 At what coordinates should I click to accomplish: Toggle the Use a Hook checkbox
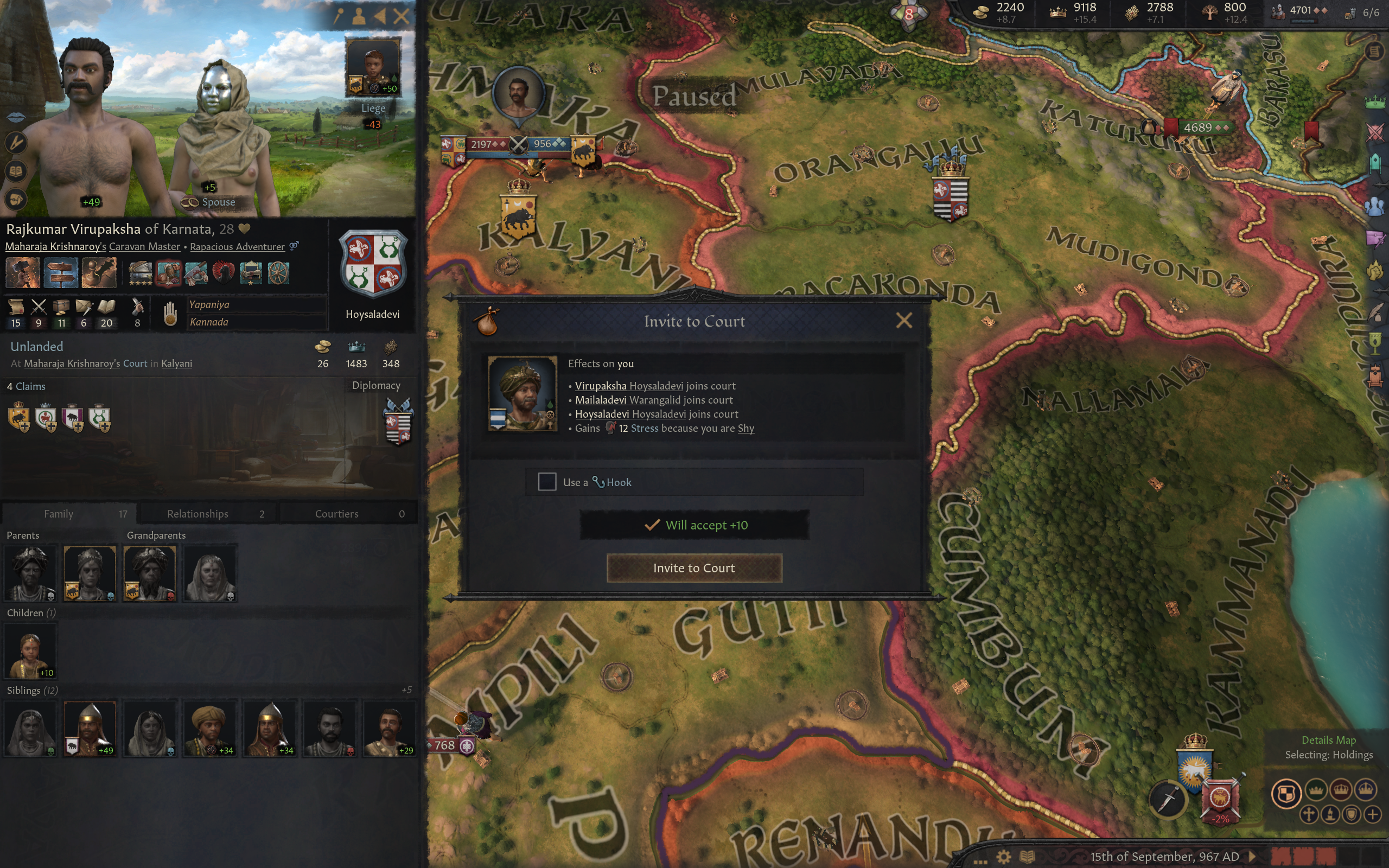(x=547, y=482)
